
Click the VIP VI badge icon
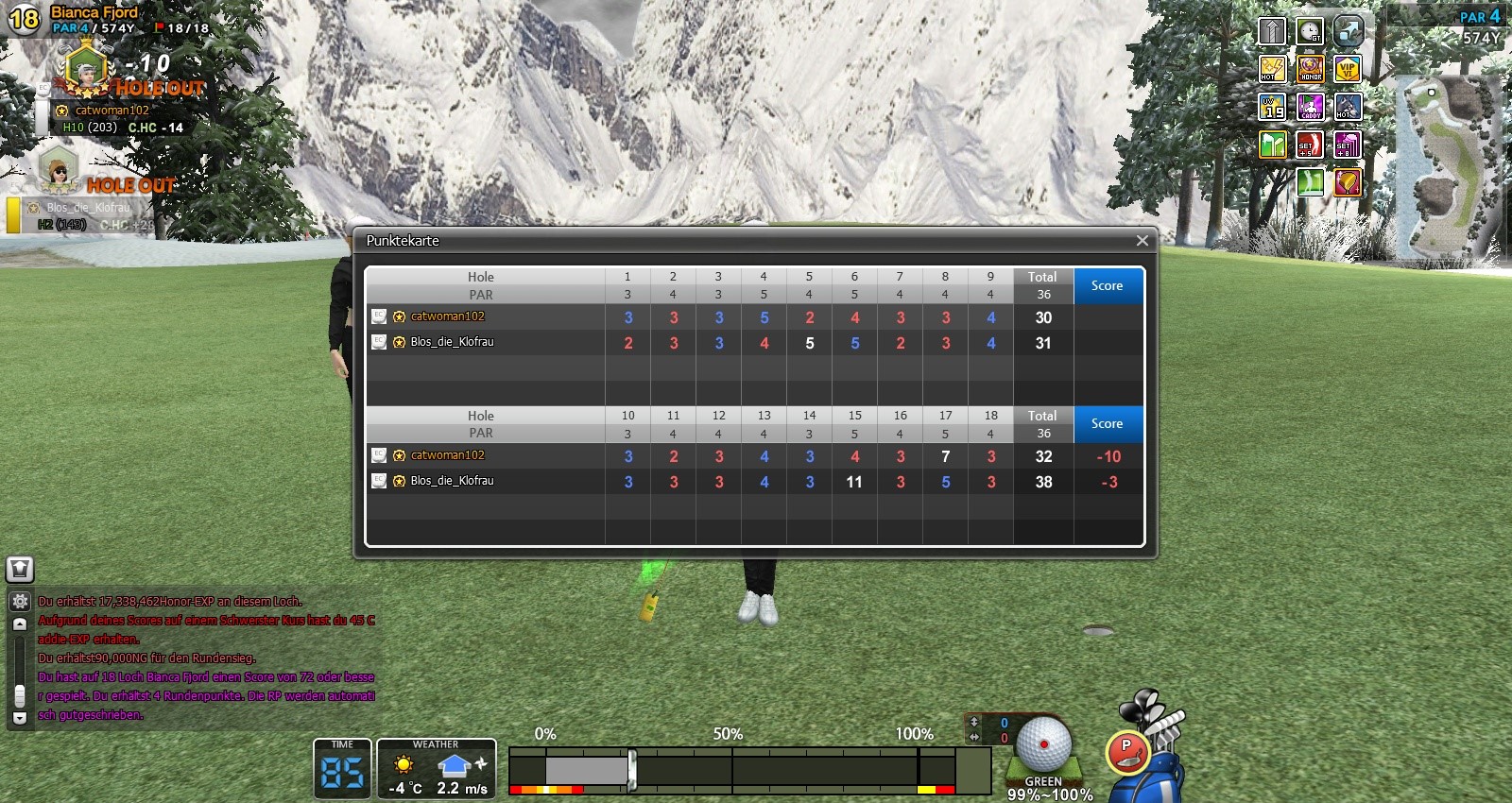[x=1347, y=69]
